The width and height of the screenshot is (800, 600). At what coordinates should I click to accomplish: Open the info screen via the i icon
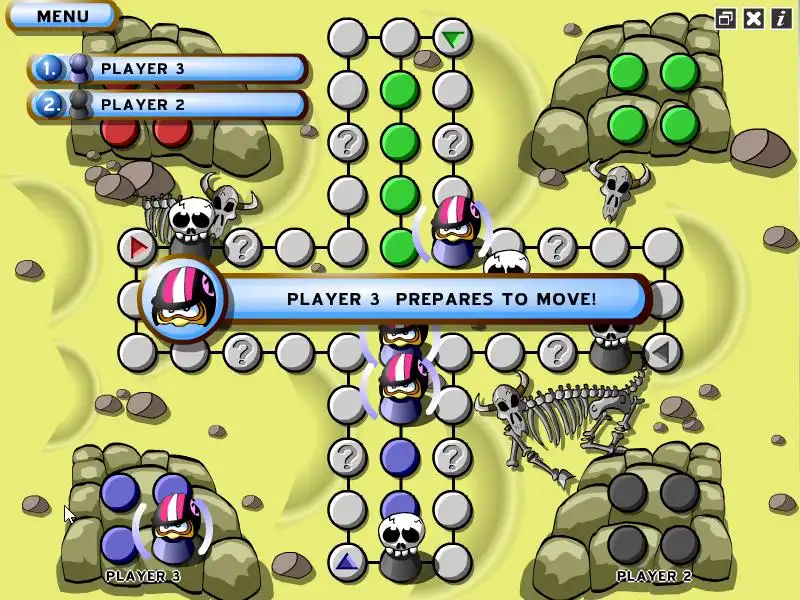pos(780,18)
